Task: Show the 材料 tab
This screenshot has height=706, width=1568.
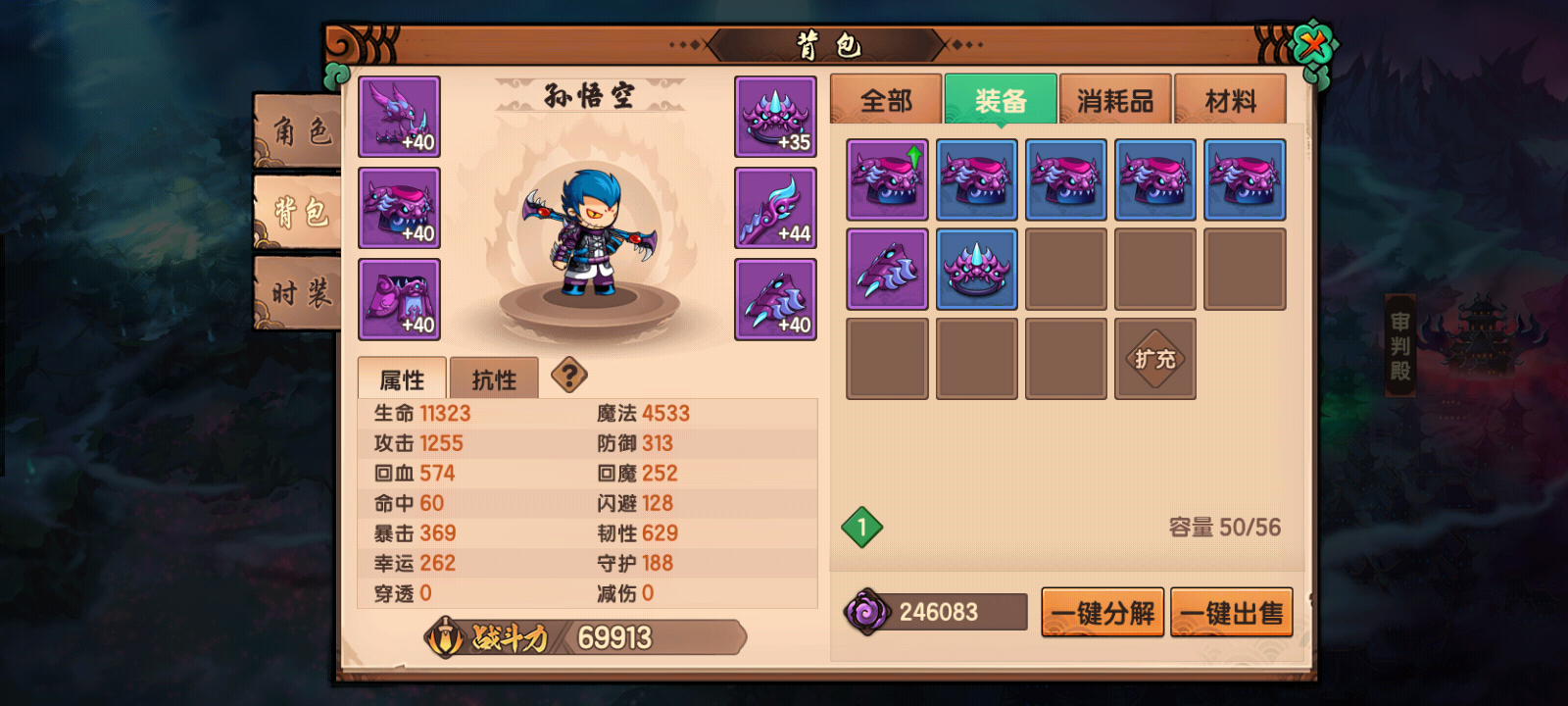Action: pyautogui.click(x=1230, y=100)
